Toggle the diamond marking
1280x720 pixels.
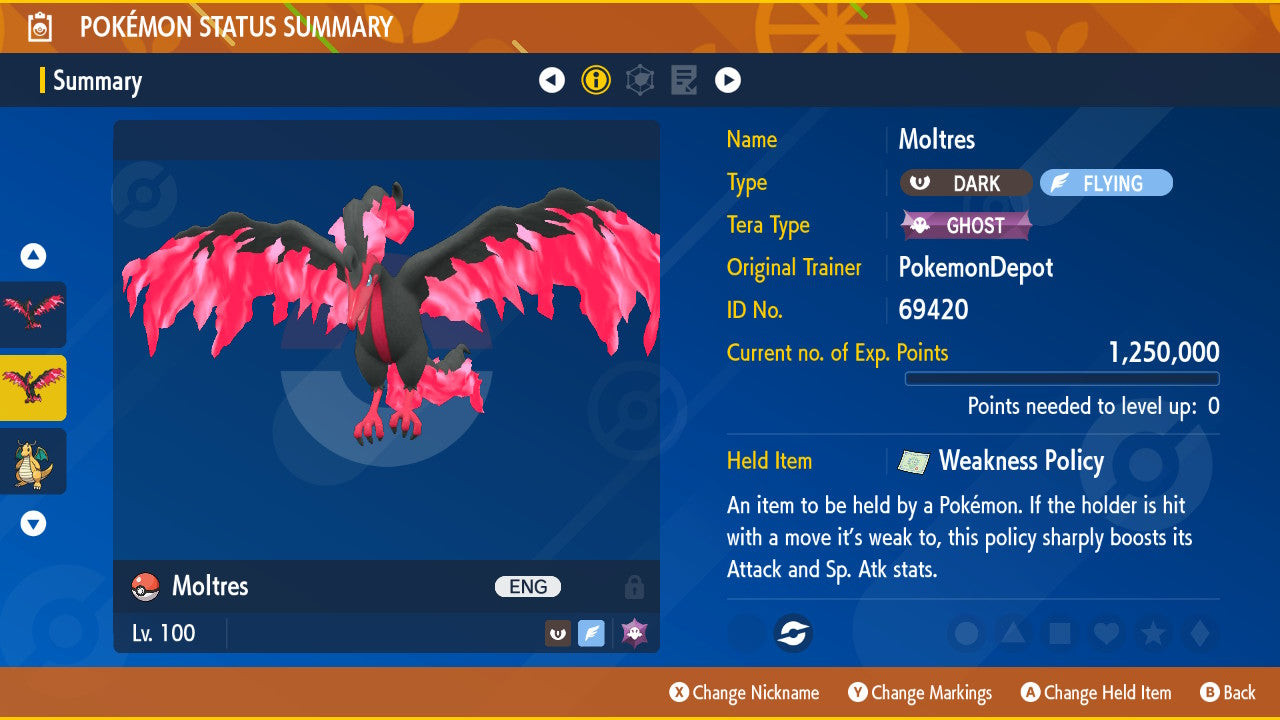pos(1198,633)
